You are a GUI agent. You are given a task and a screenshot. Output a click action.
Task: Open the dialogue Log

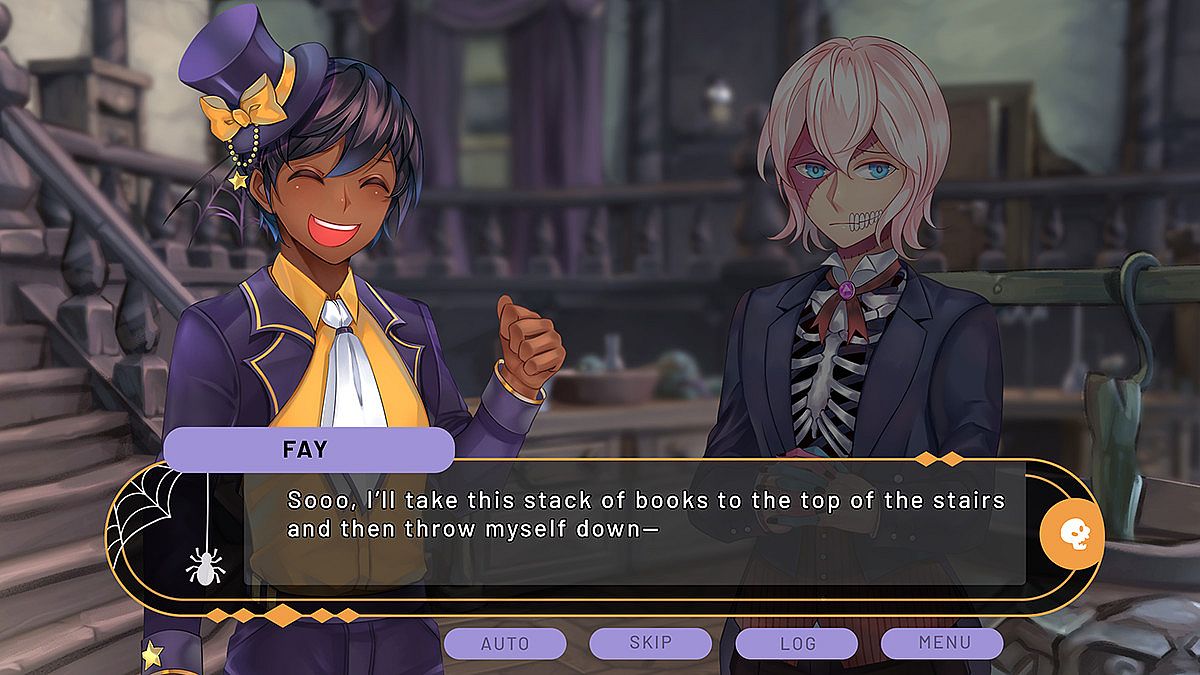pos(796,643)
